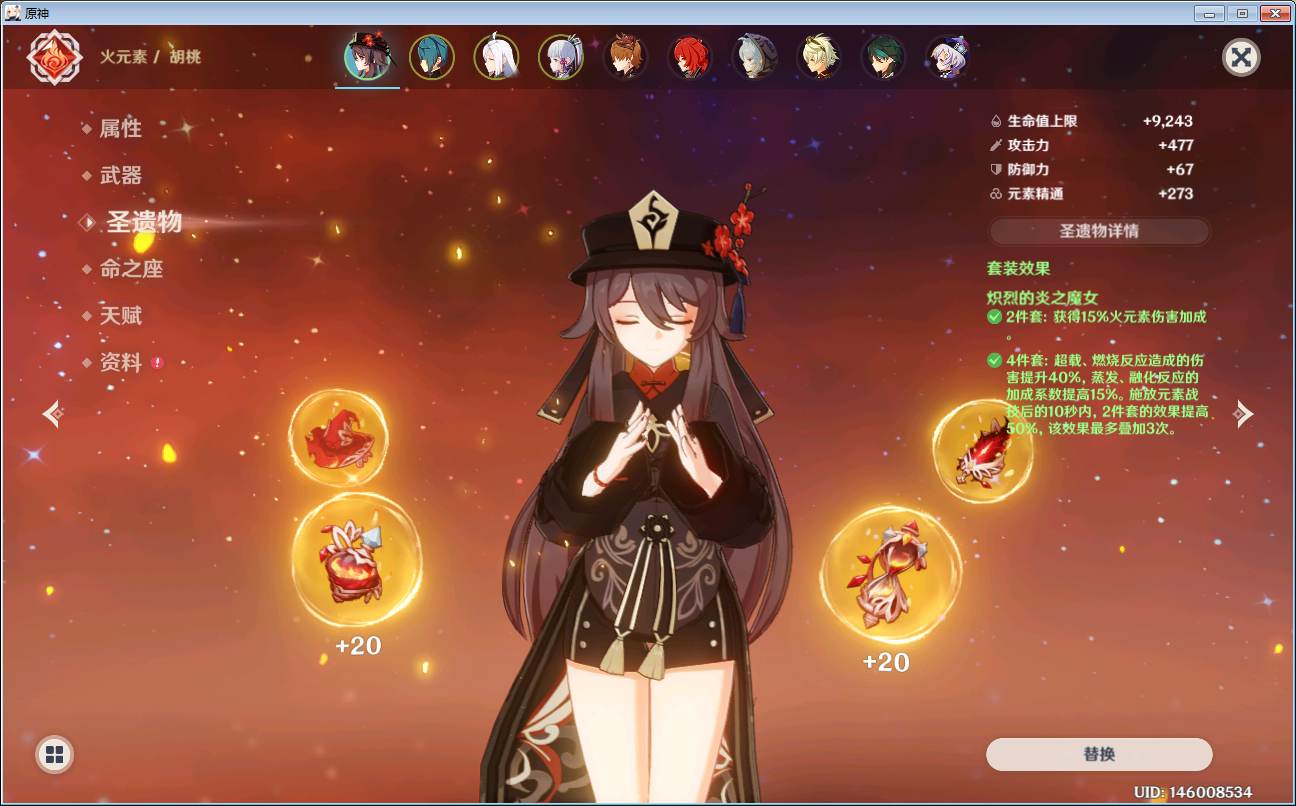Open the four-square grid menu button
Image resolution: width=1296 pixels, height=806 pixels.
pyautogui.click(x=54, y=754)
